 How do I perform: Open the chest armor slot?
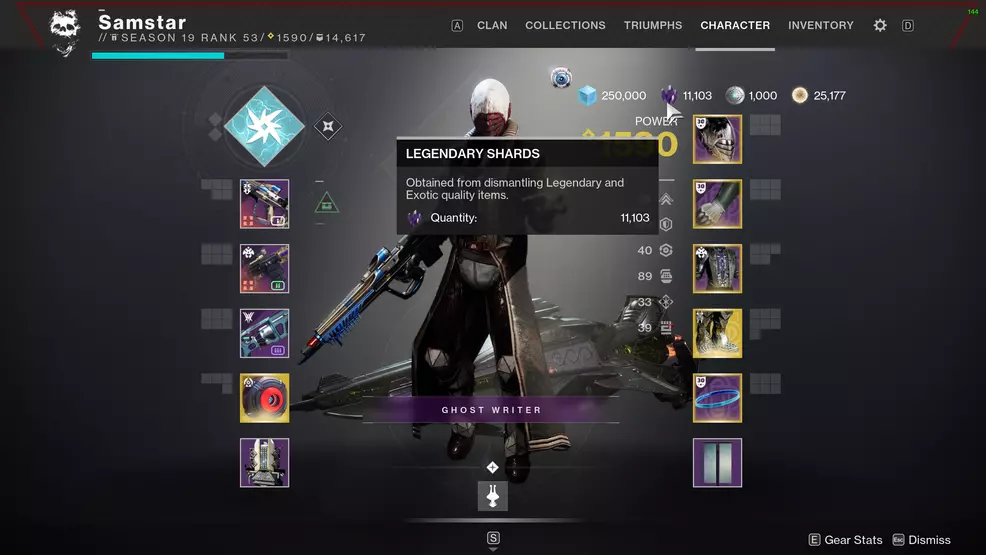(717, 269)
